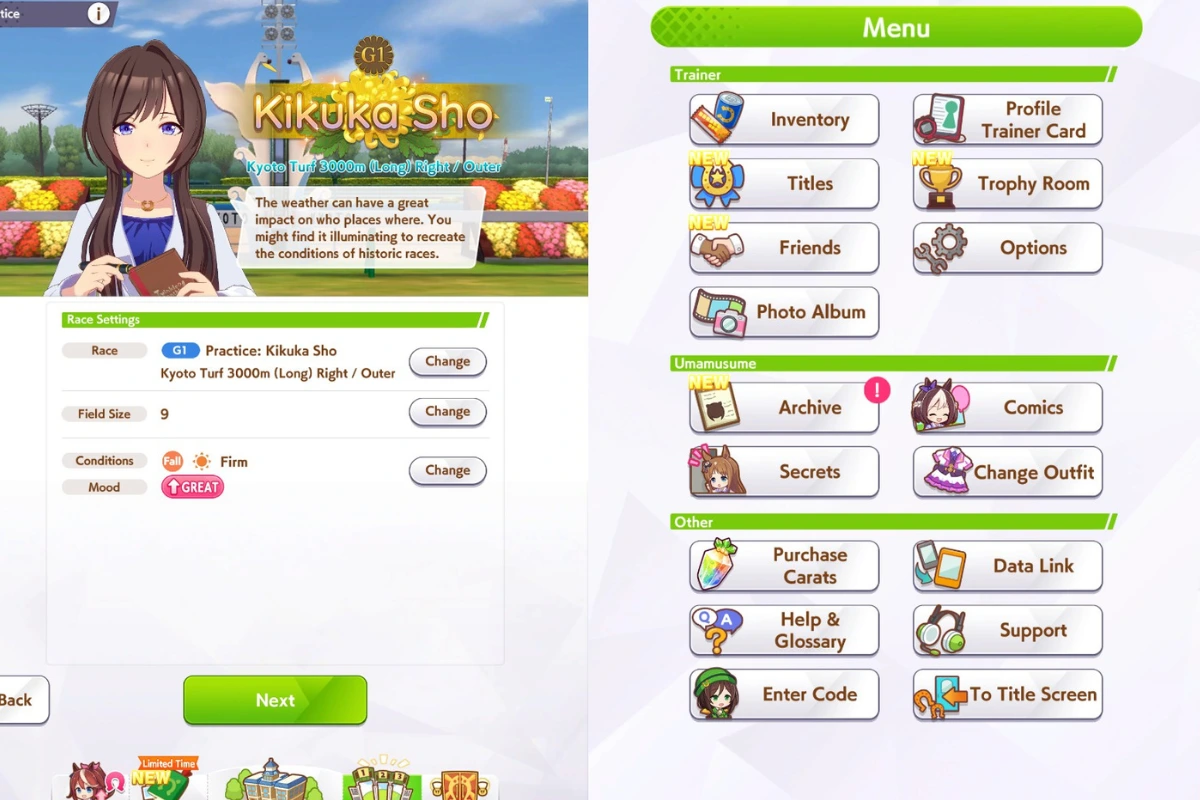The height and width of the screenshot is (800, 1200).
Task: Change the practice race selection
Action: click(x=447, y=362)
